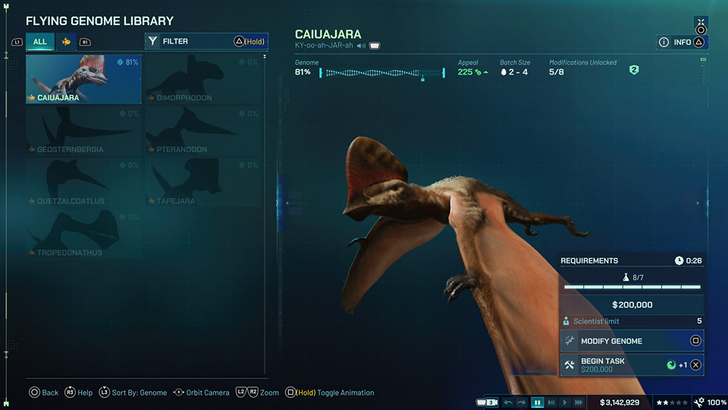
Task: Undo the last action
Action: coord(506,402)
